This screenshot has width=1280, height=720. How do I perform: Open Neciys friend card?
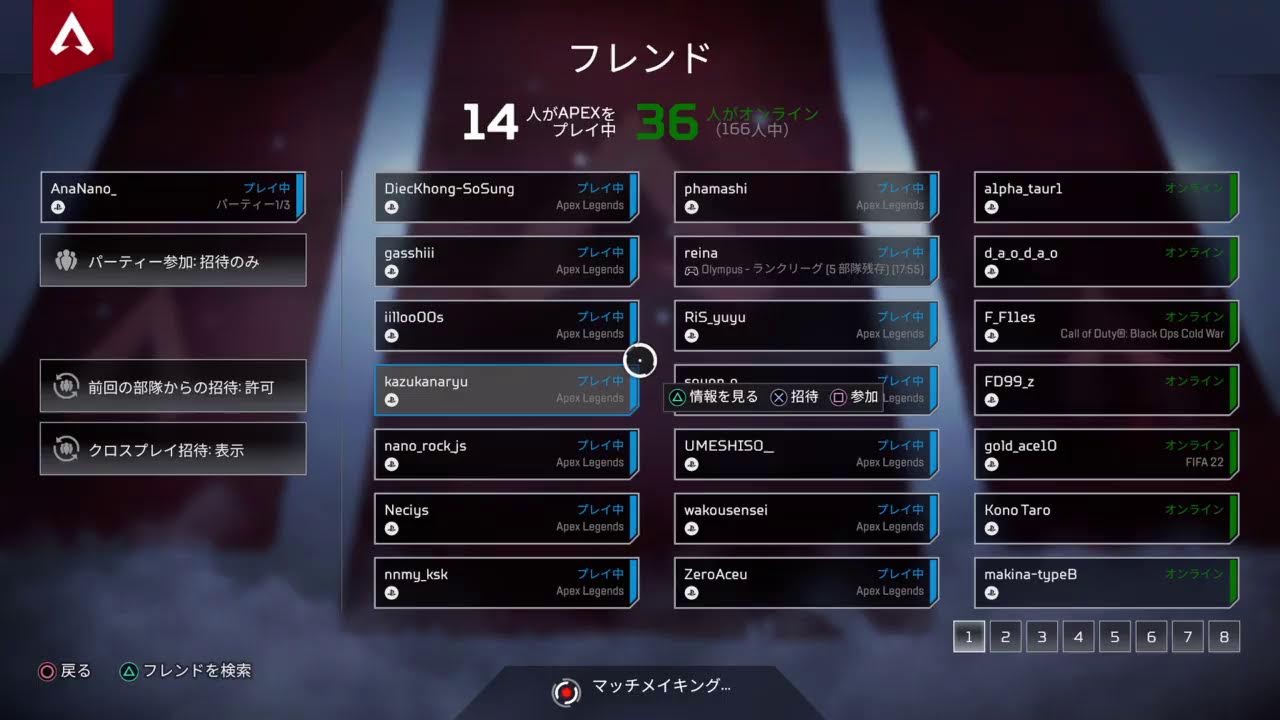point(506,518)
